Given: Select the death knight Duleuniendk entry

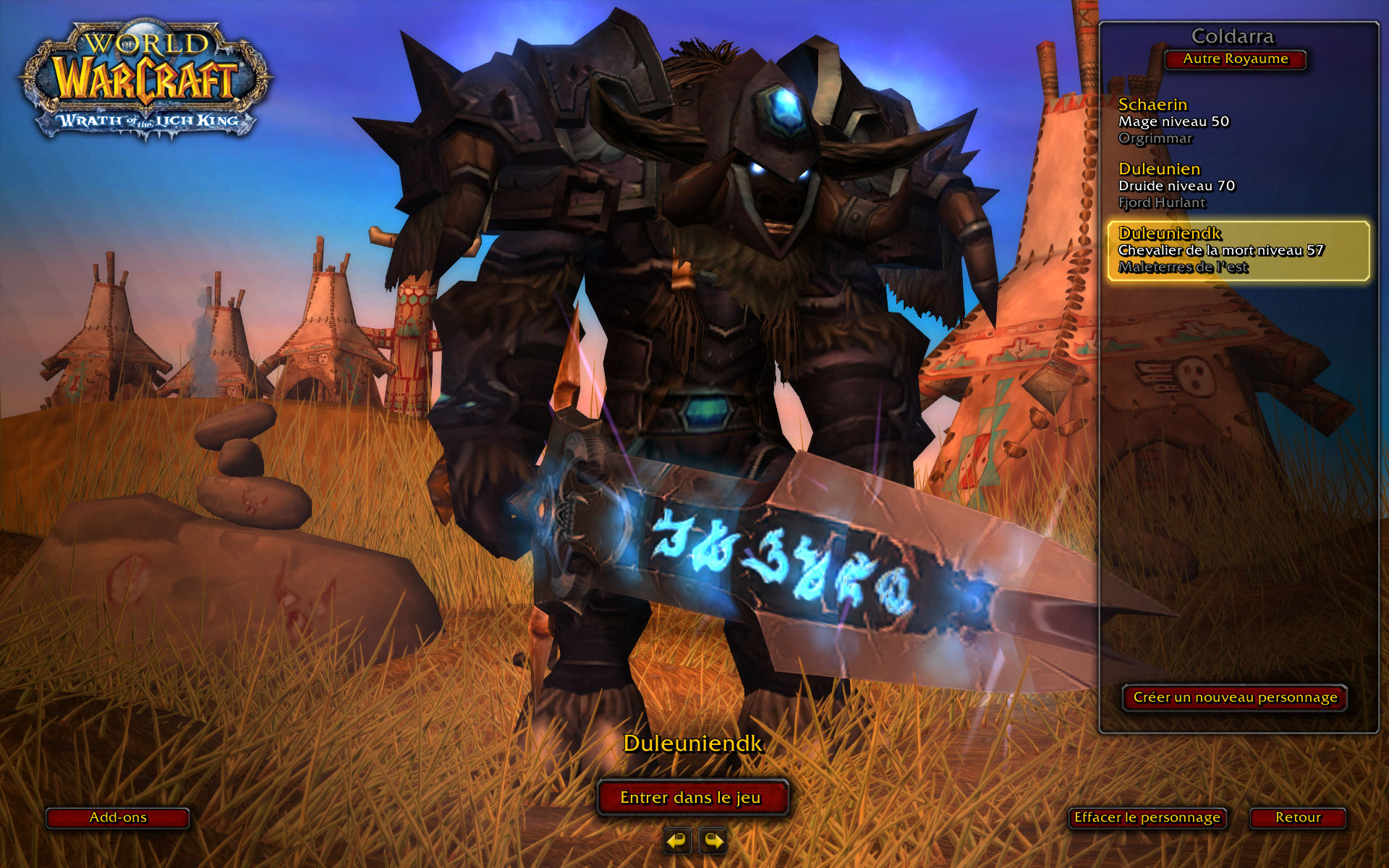Looking at the screenshot, I should click(x=1238, y=250).
